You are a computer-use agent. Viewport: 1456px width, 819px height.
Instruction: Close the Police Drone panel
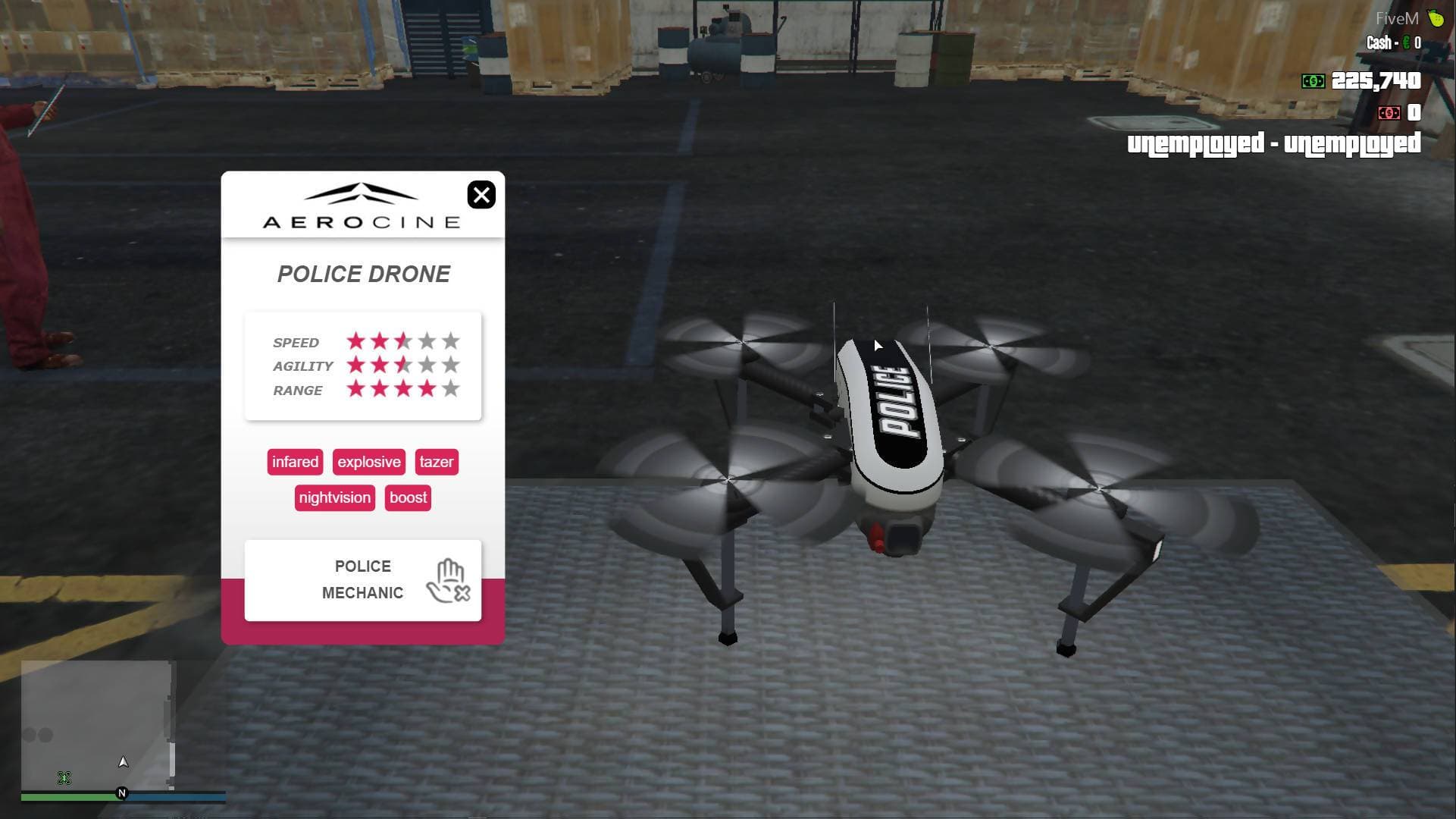pyautogui.click(x=482, y=195)
